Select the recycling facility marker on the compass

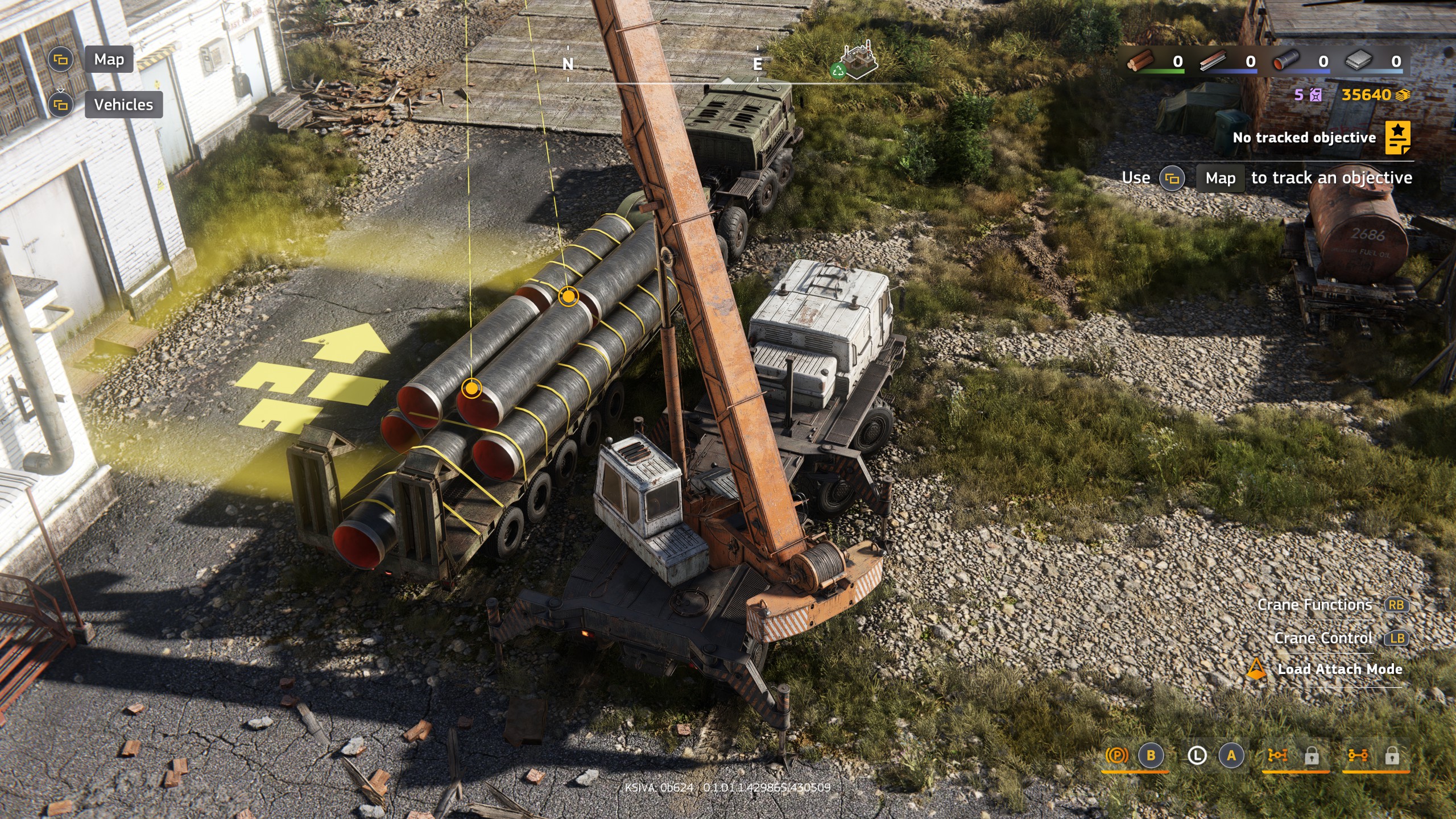tap(858, 60)
